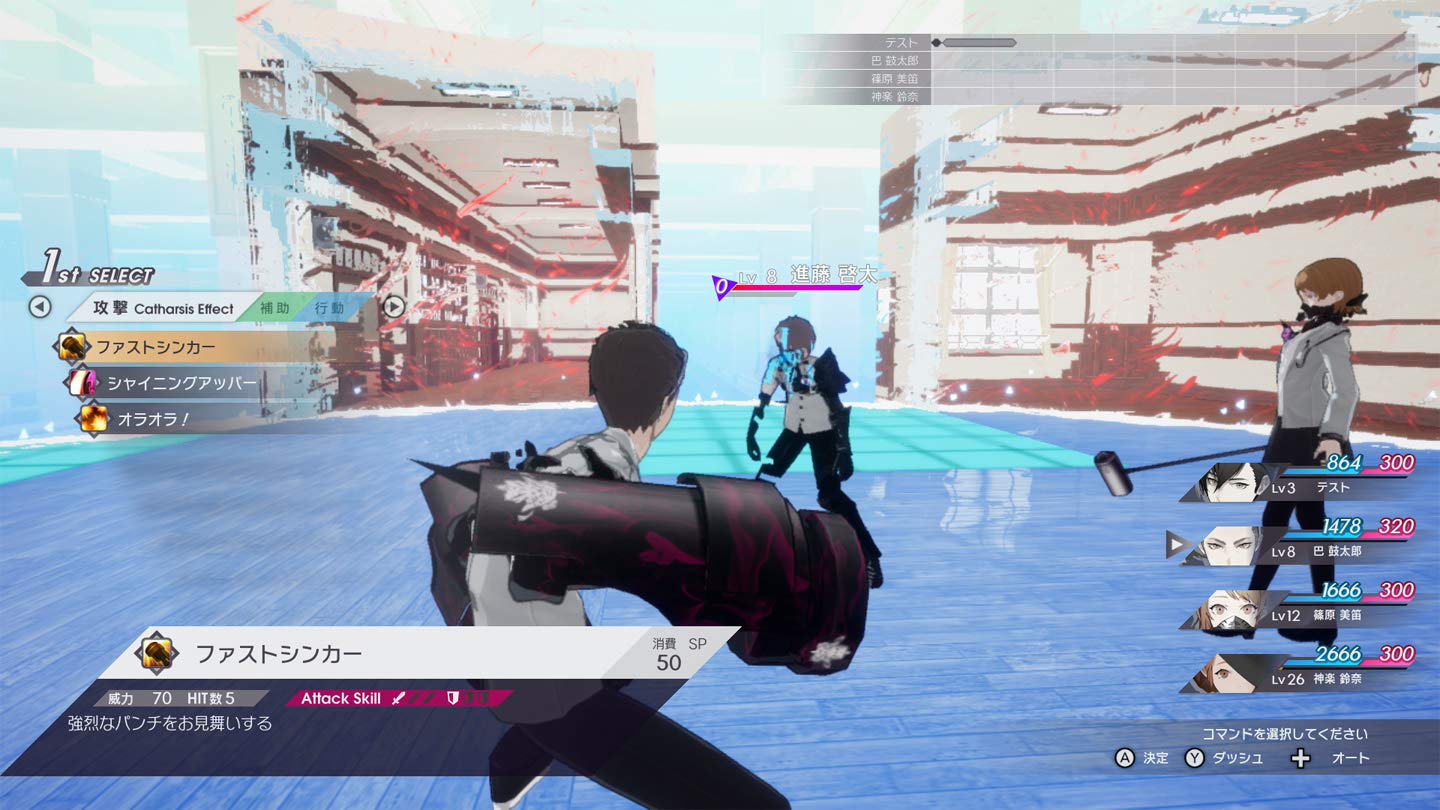Choose the シャイニングアッパー skill

tap(181, 383)
